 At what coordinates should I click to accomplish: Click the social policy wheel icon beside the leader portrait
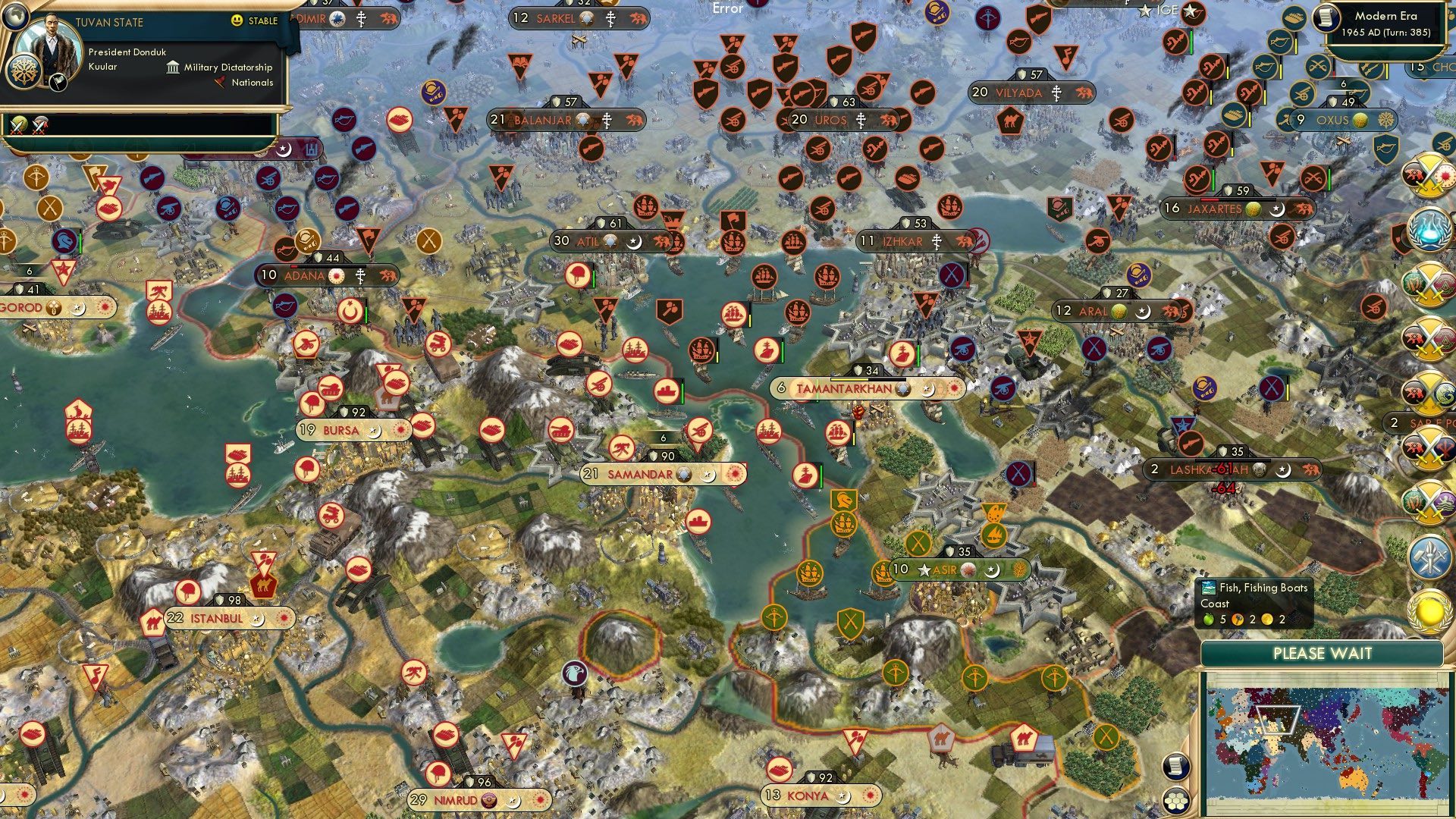point(24,71)
